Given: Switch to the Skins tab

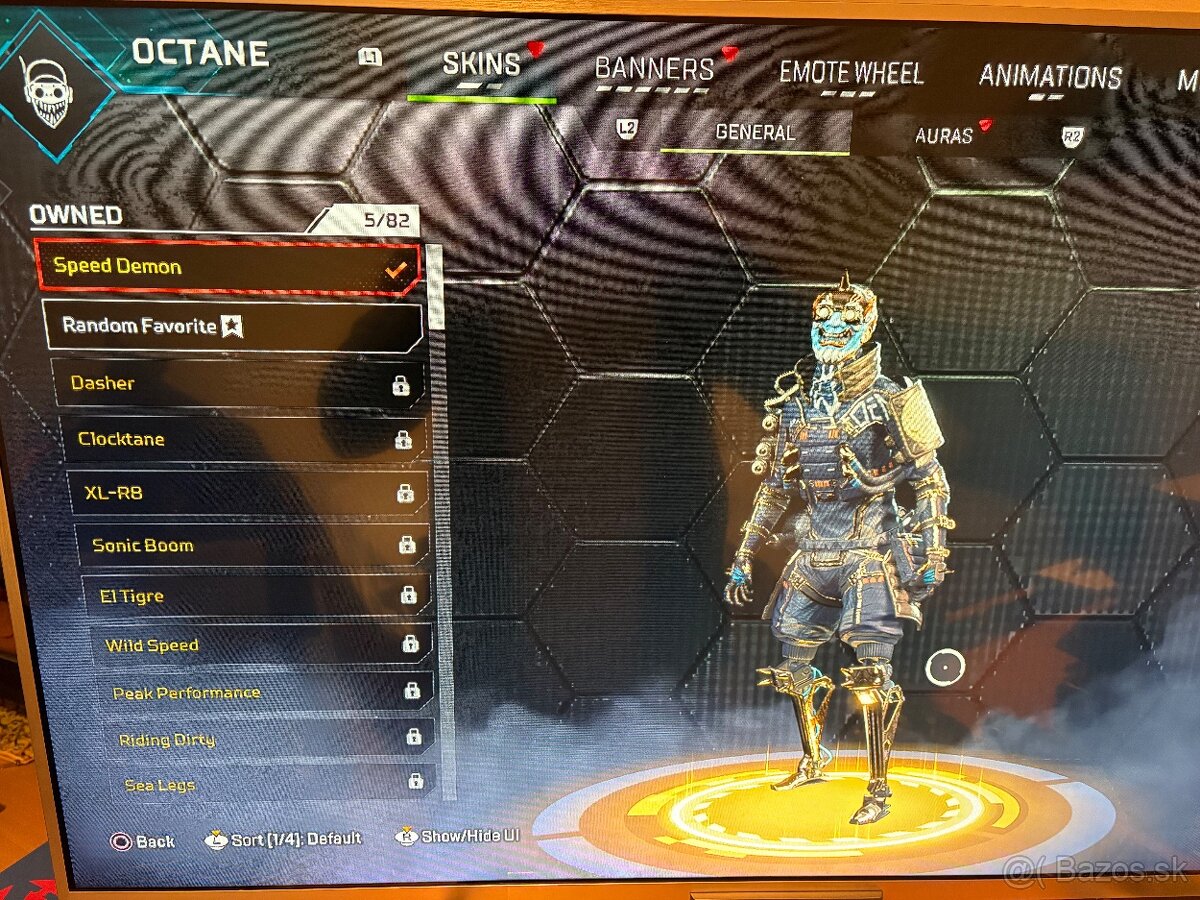Looking at the screenshot, I should (x=481, y=65).
